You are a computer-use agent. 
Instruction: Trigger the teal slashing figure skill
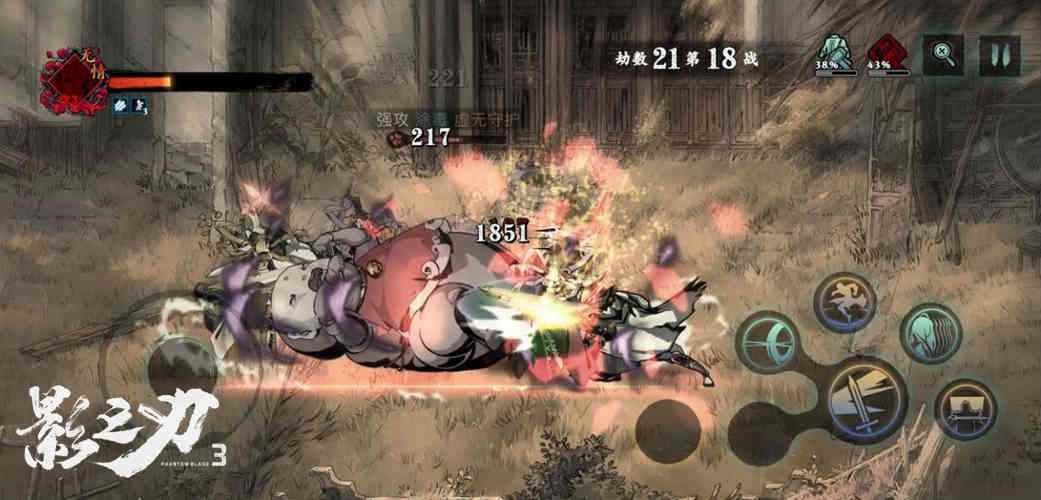(930, 333)
